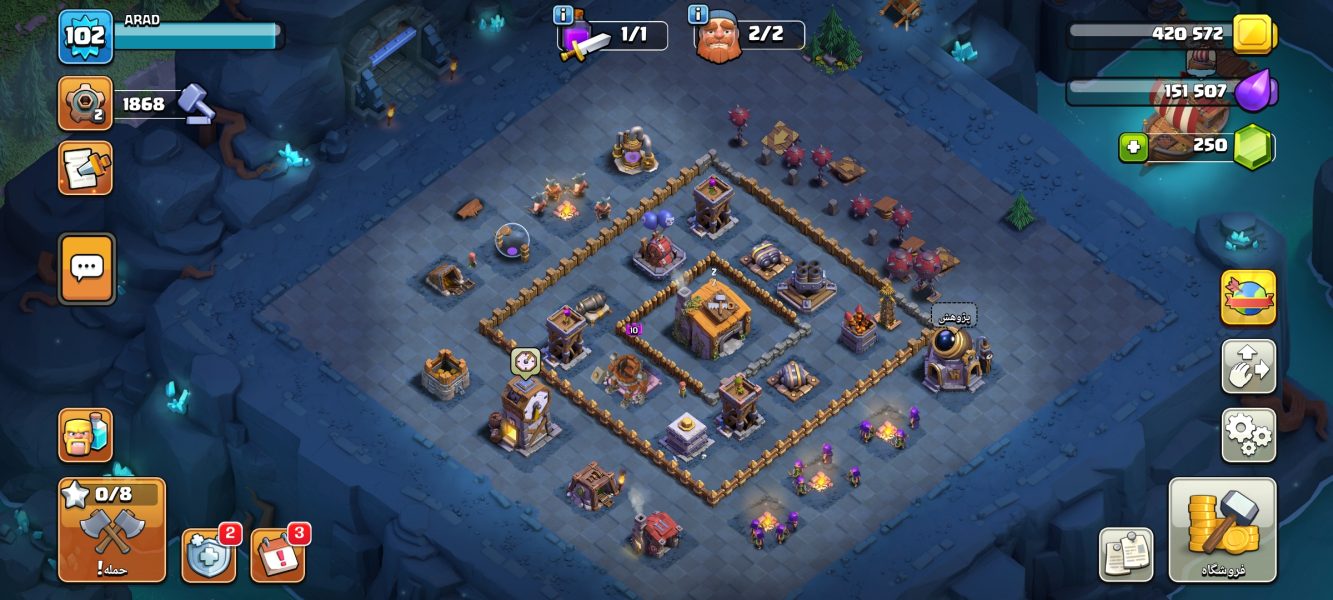1333x600 pixels.
Task: Open the chat speech bubble
Action: pyautogui.click(x=86, y=267)
